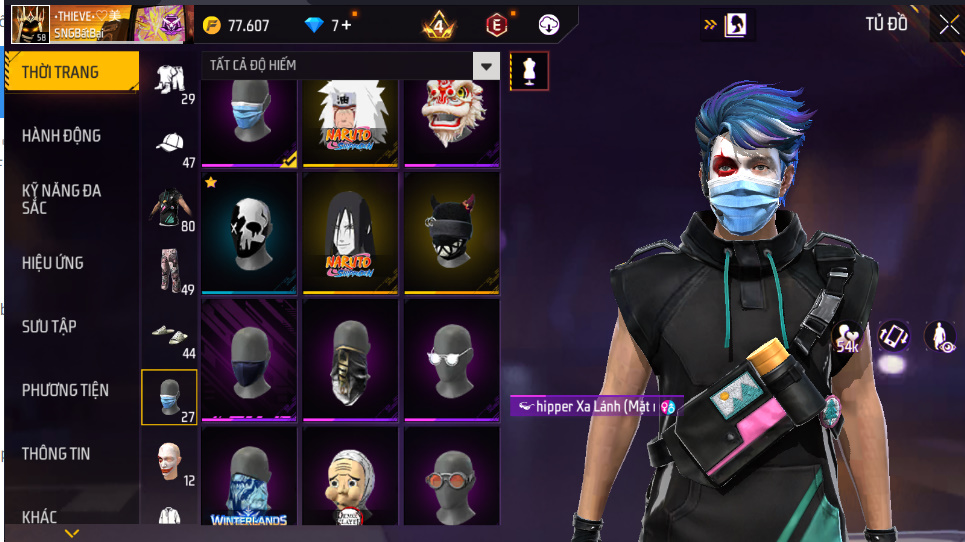This screenshot has height=542, width=965.
Task: Switch to Hành Động section
Action: pos(62,136)
